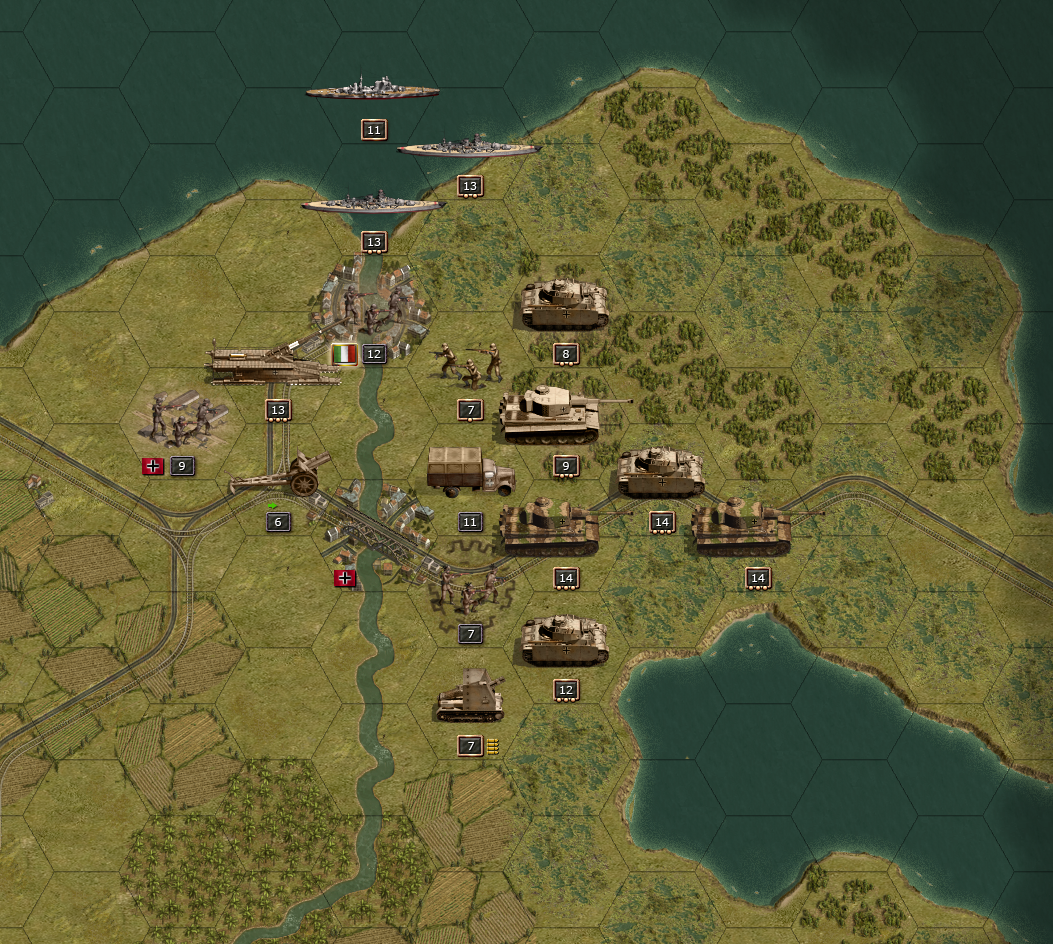Choose the tank with strength 8
Screen dimensions: 1053x944
point(565,305)
